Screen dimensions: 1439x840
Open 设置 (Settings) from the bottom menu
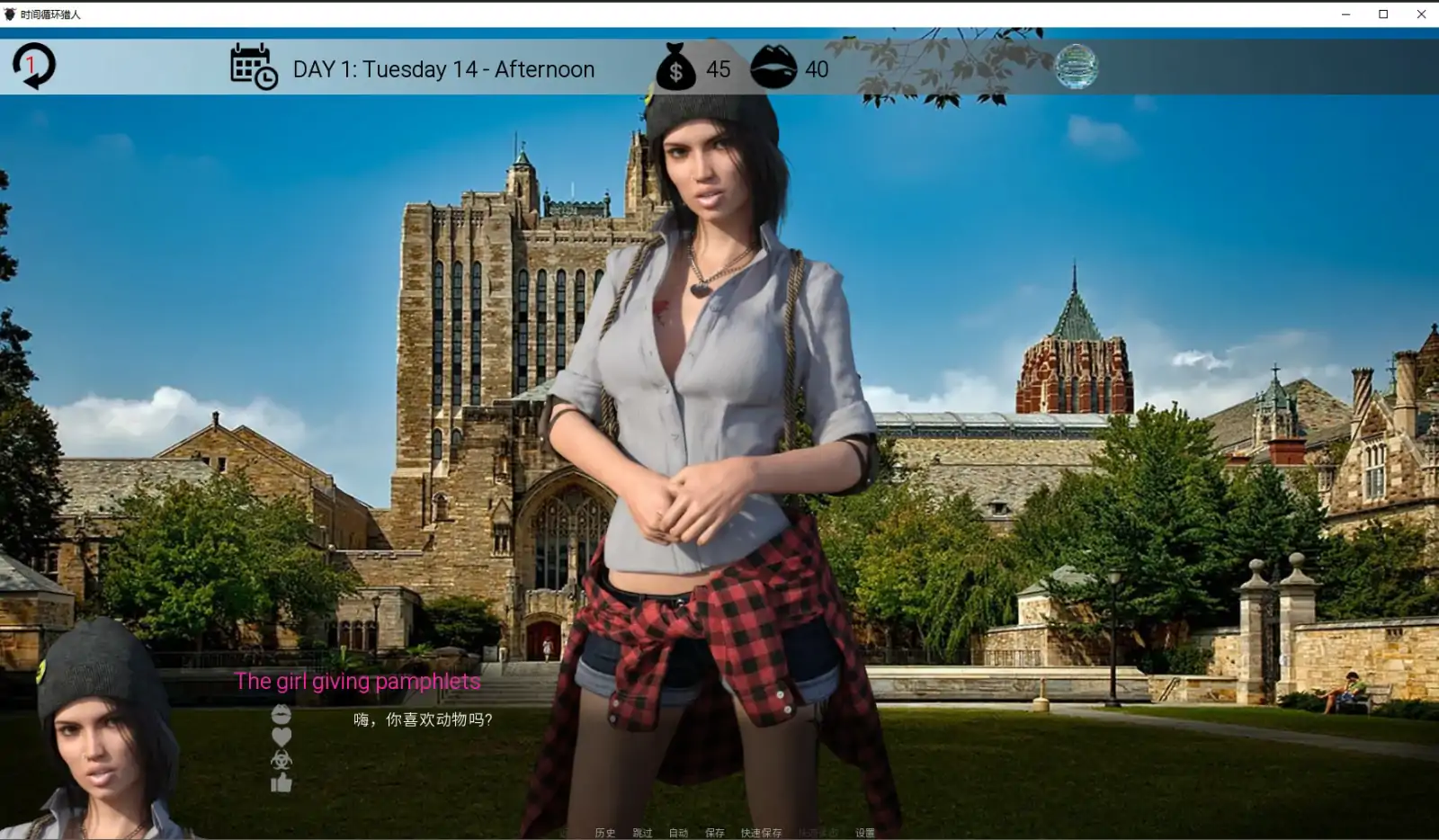pyautogui.click(x=865, y=833)
